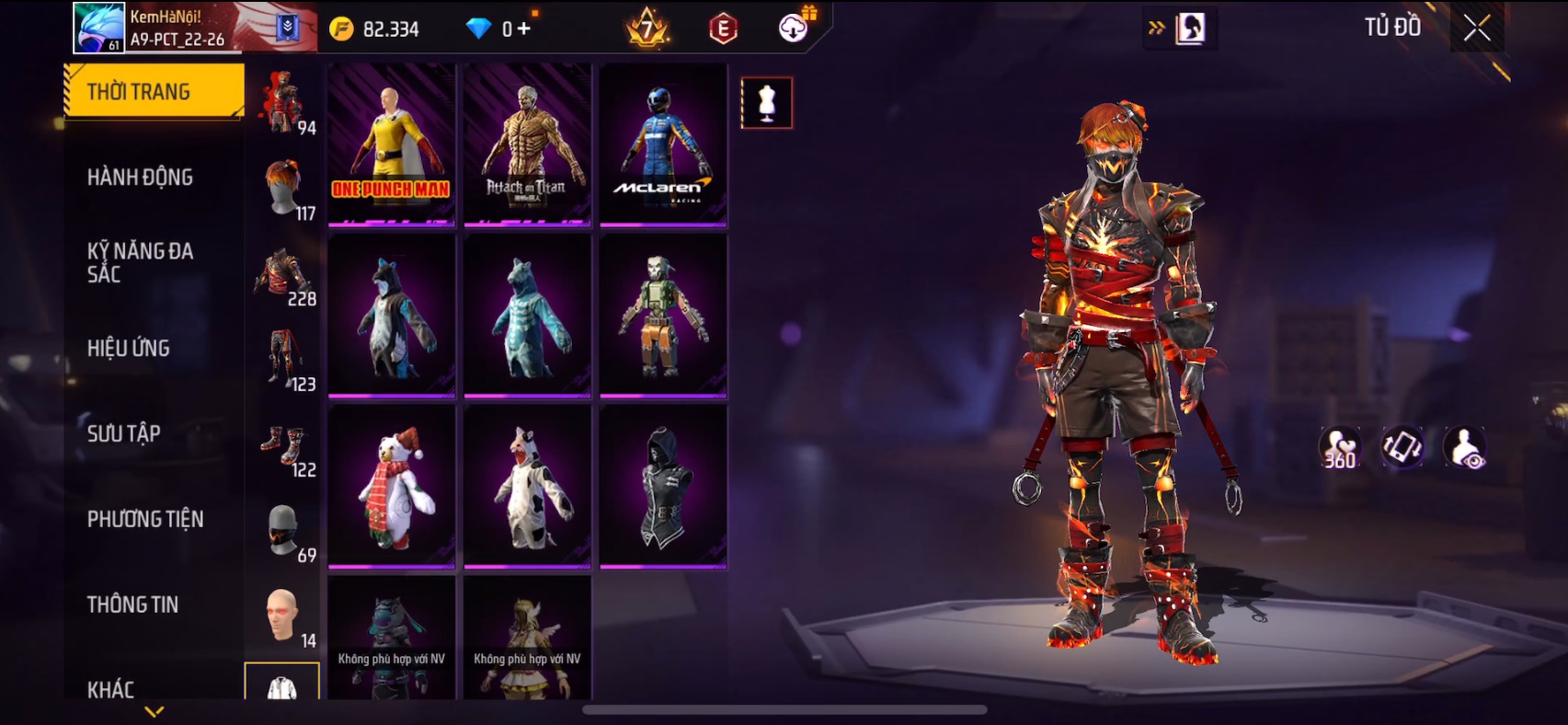Choose the cow costume with chicken mask
The height and width of the screenshot is (725, 1568).
click(x=527, y=487)
